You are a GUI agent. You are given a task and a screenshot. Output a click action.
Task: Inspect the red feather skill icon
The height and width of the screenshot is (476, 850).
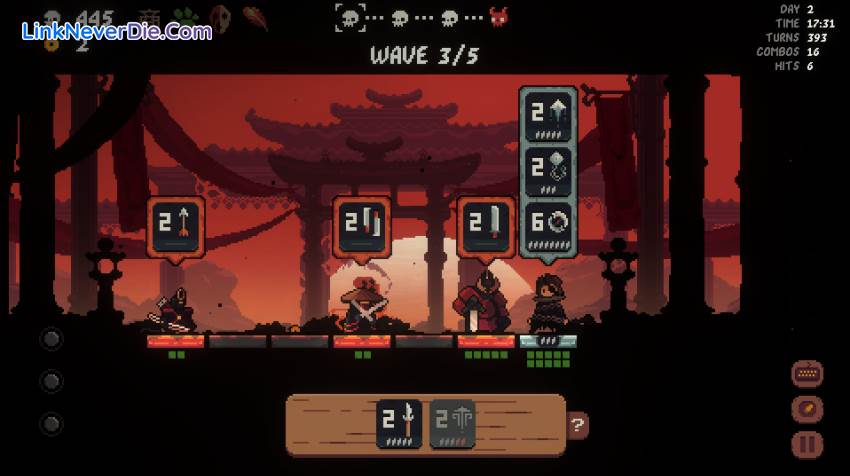click(255, 18)
